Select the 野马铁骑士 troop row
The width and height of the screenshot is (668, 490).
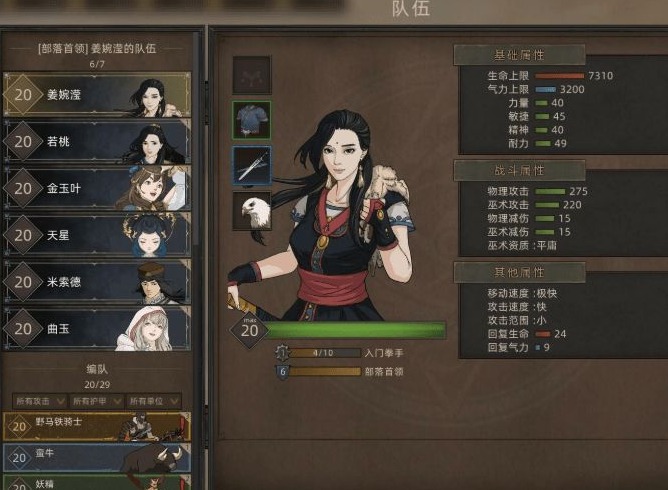97,427
